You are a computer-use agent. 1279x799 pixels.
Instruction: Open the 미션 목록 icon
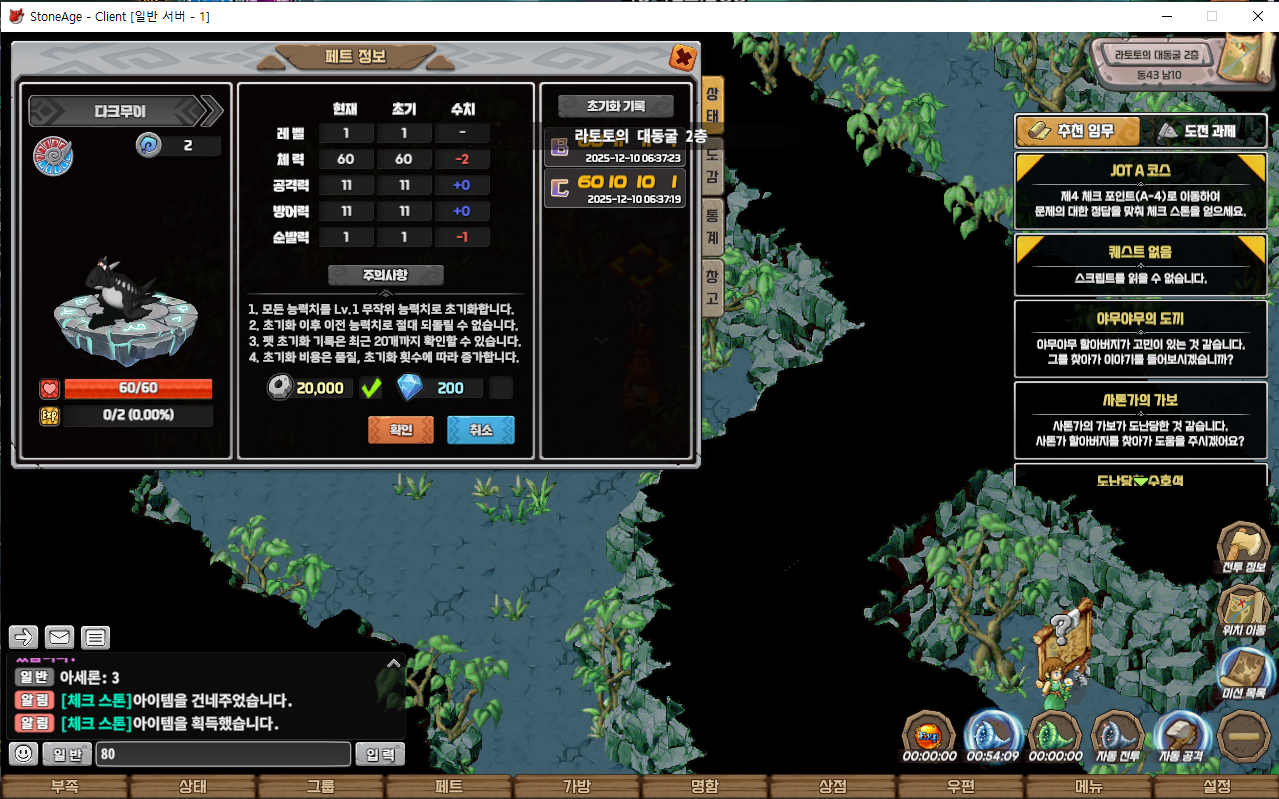pyautogui.click(x=1243, y=672)
